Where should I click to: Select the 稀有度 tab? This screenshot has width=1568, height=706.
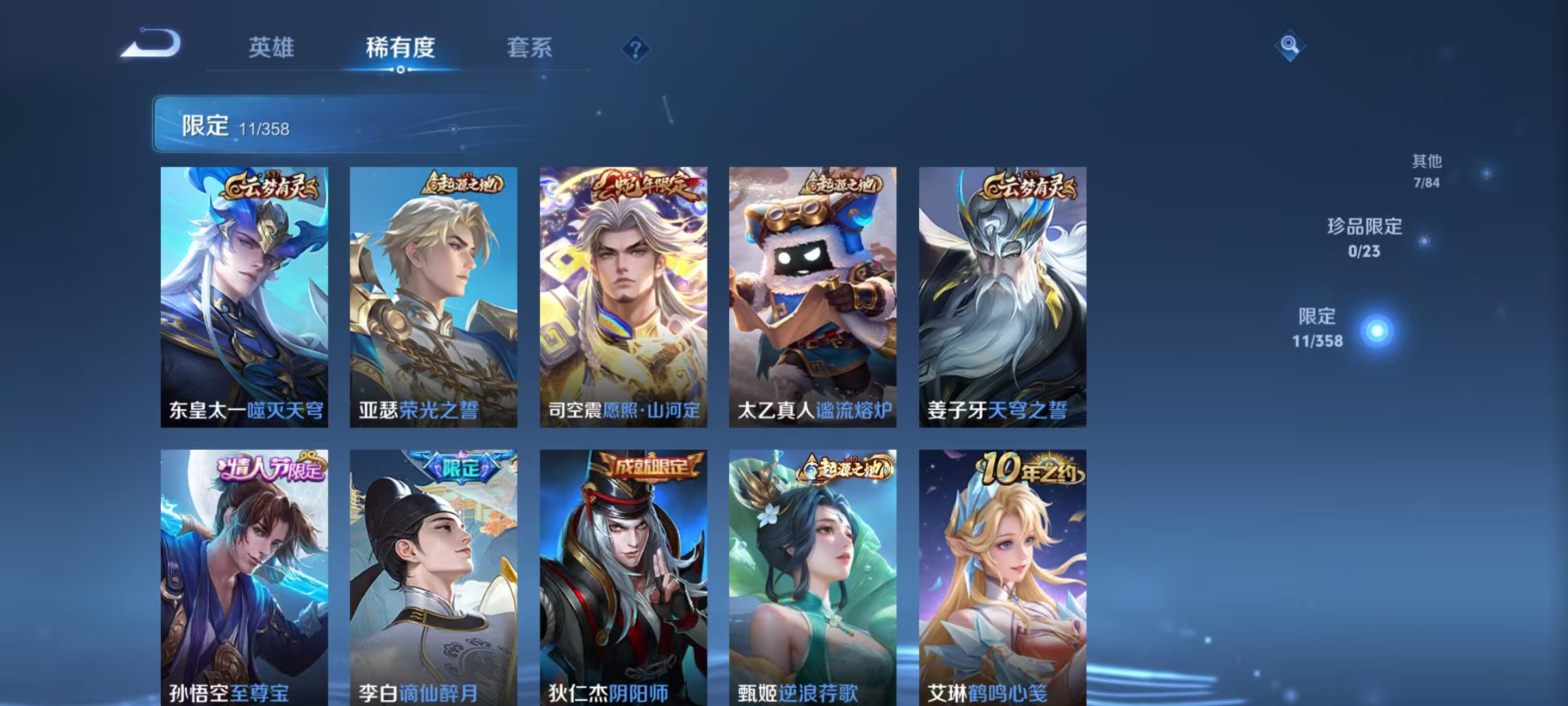pyautogui.click(x=401, y=48)
